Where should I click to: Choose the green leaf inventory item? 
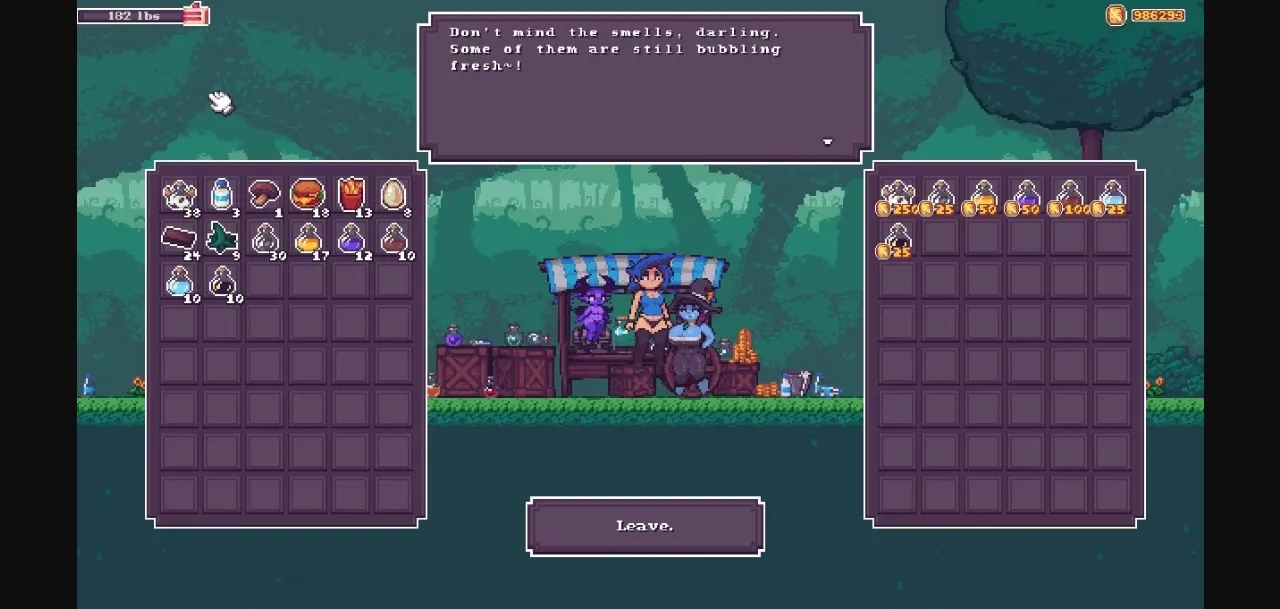[222, 238]
